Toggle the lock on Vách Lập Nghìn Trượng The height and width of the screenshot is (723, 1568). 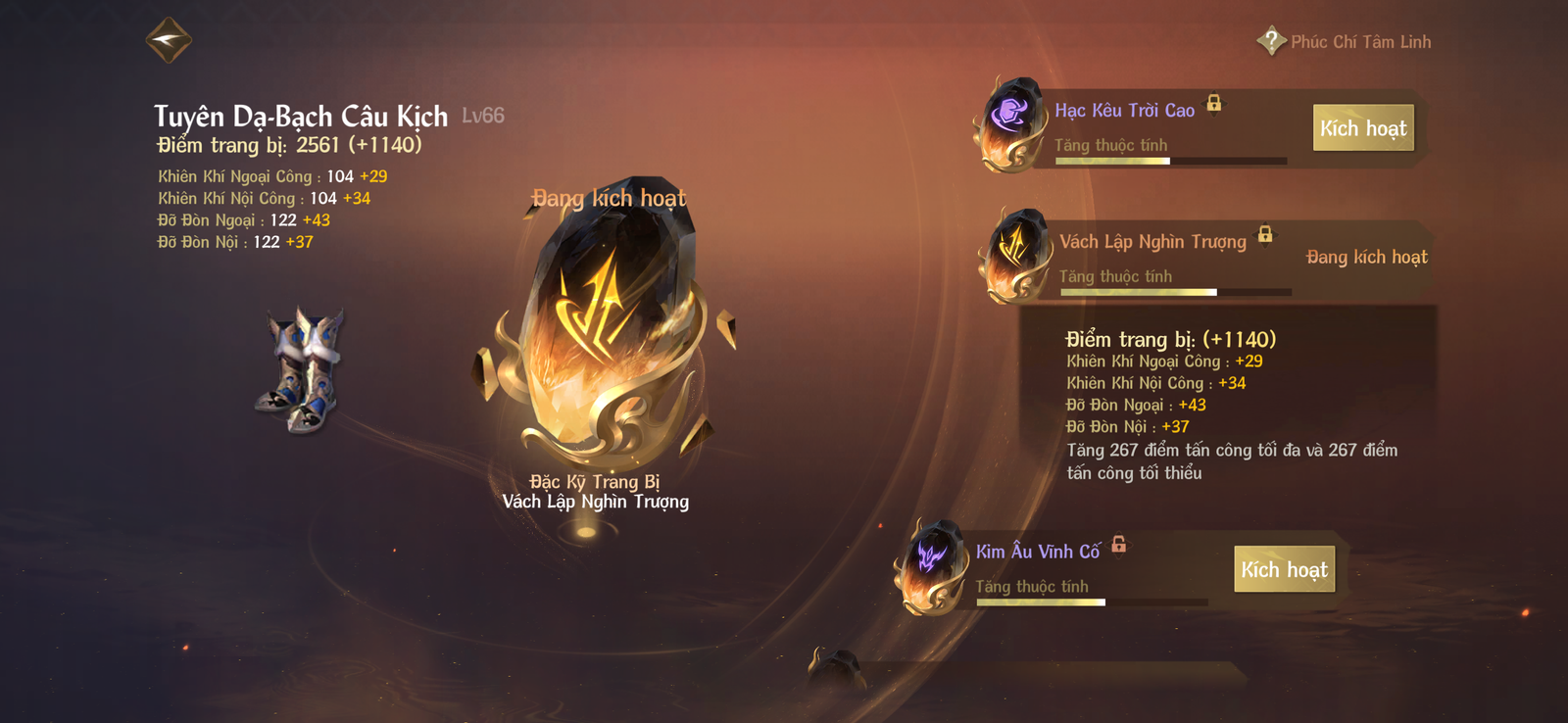coord(1265,234)
